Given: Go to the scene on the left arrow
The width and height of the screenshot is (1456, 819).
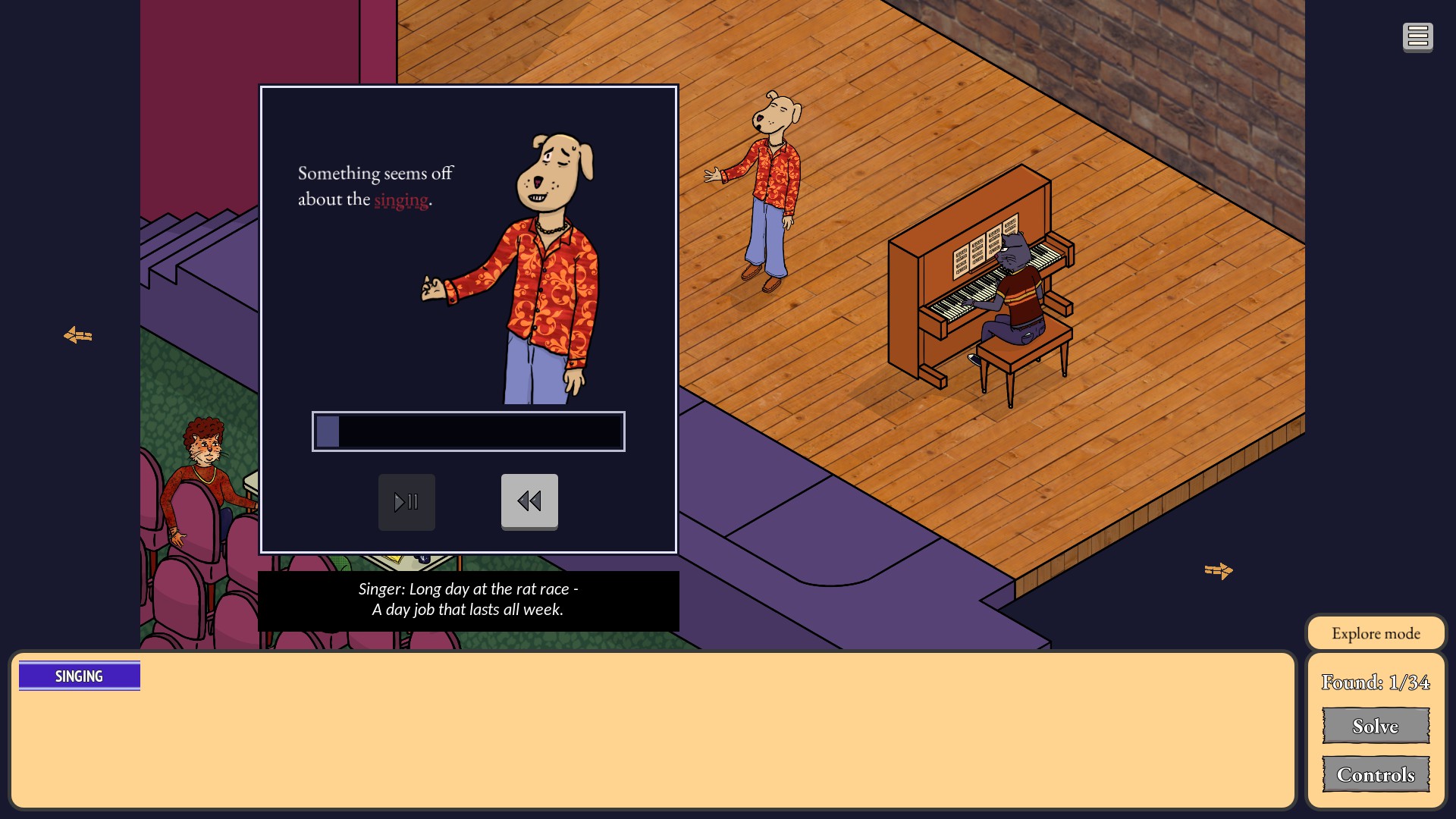Looking at the screenshot, I should click(78, 335).
